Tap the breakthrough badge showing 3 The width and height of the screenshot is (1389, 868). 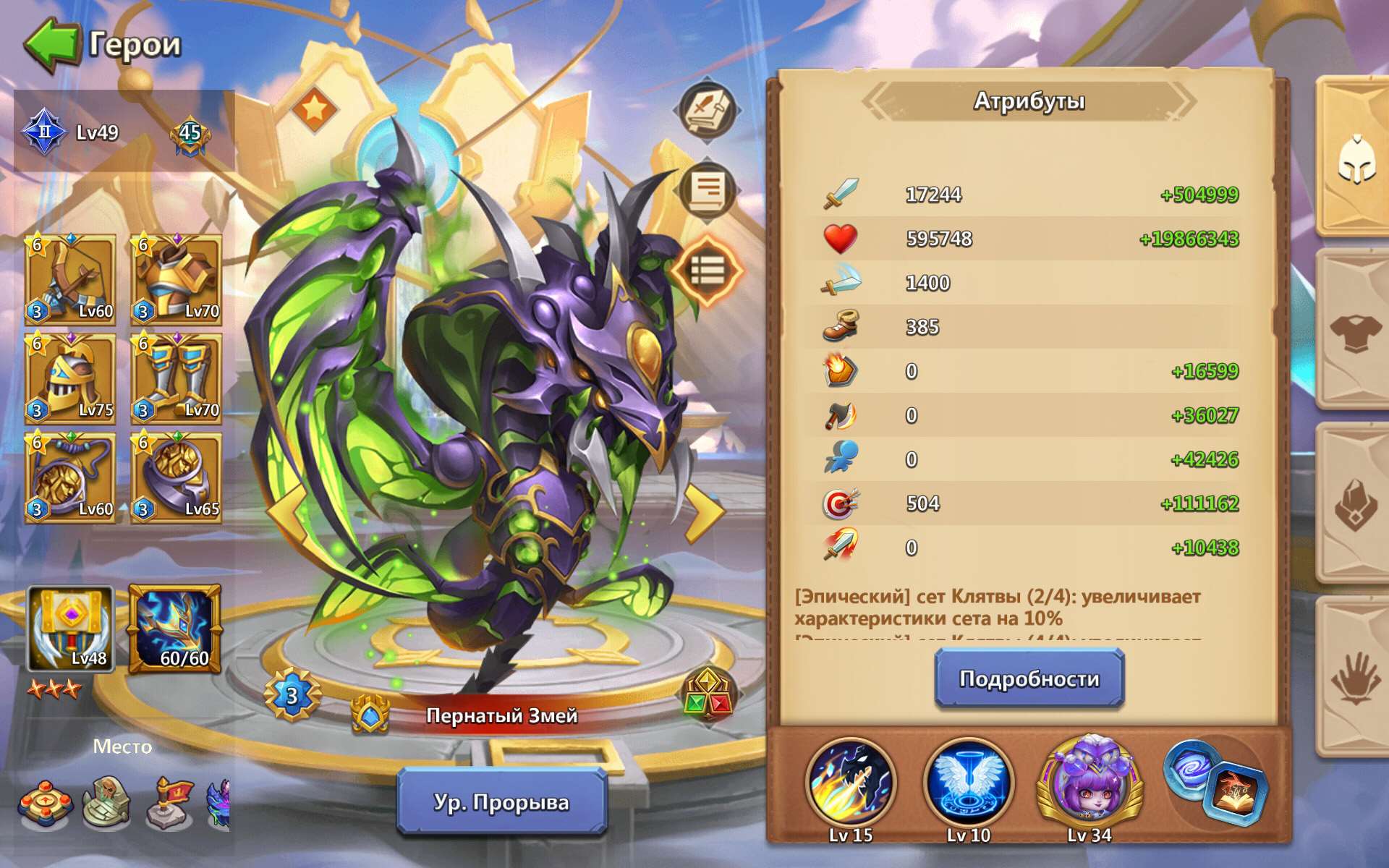coord(292,695)
